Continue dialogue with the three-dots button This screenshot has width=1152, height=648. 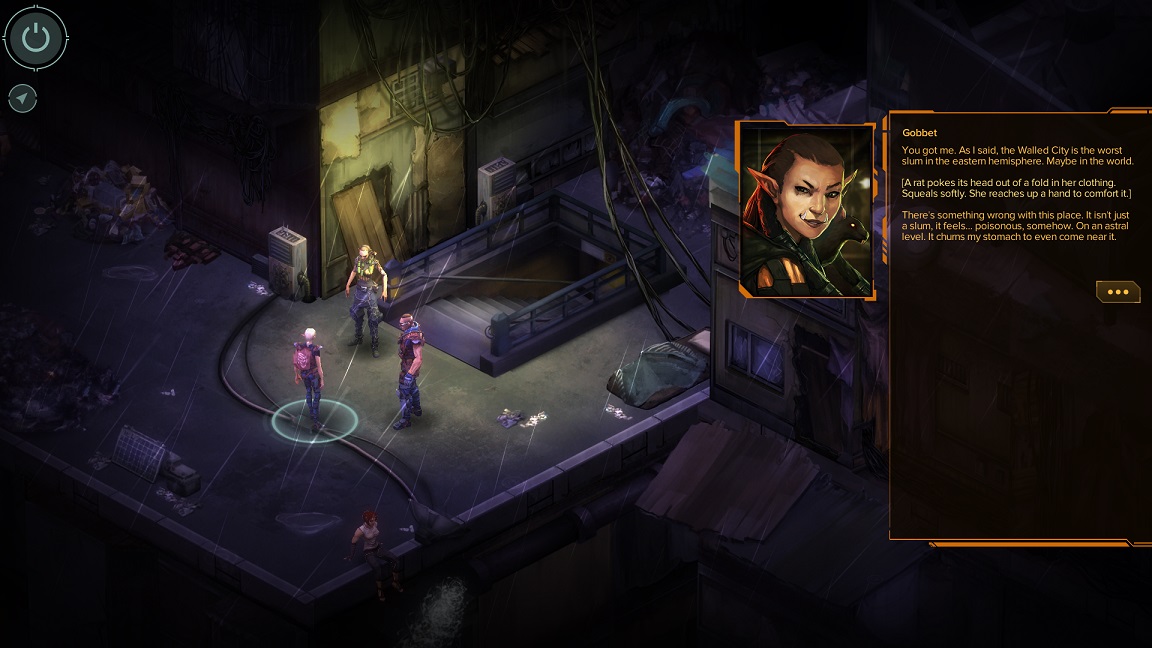pyautogui.click(x=1118, y=292)
